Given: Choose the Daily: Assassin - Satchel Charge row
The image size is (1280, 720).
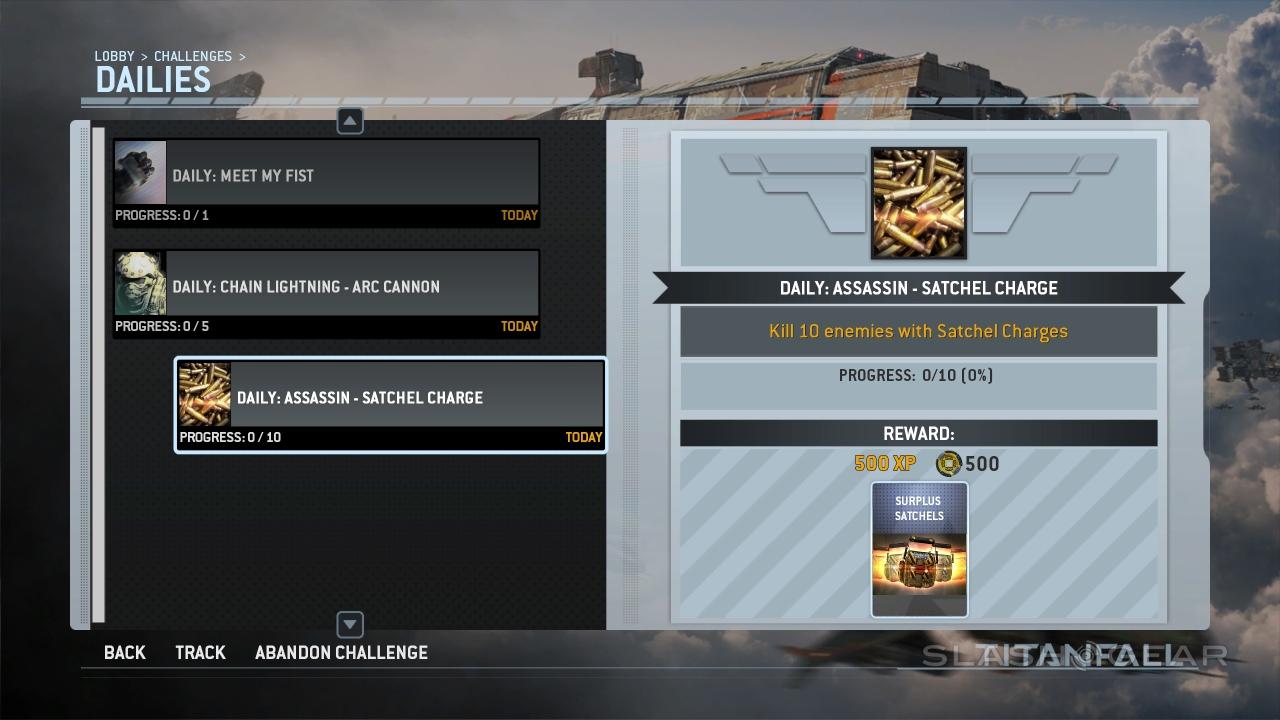Looking at the screenshot, I should (390, 404).
